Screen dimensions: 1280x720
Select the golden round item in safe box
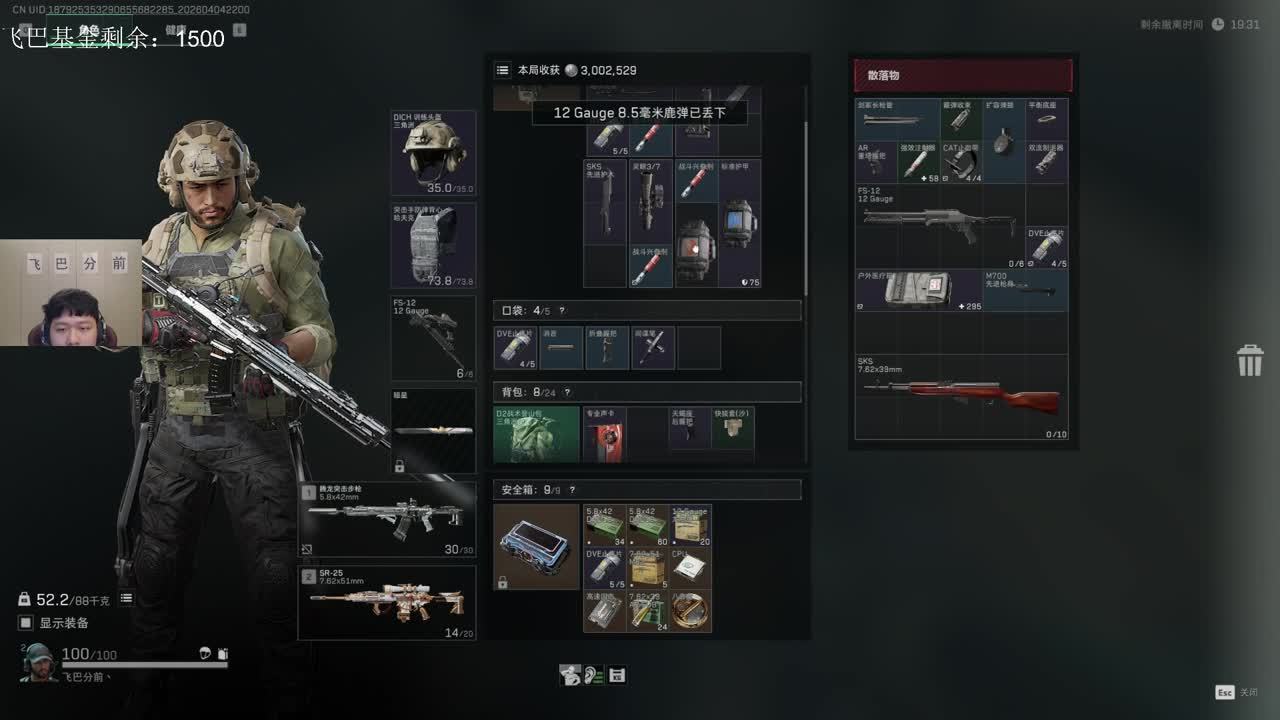pyautogui.click(x=690, y=610)
